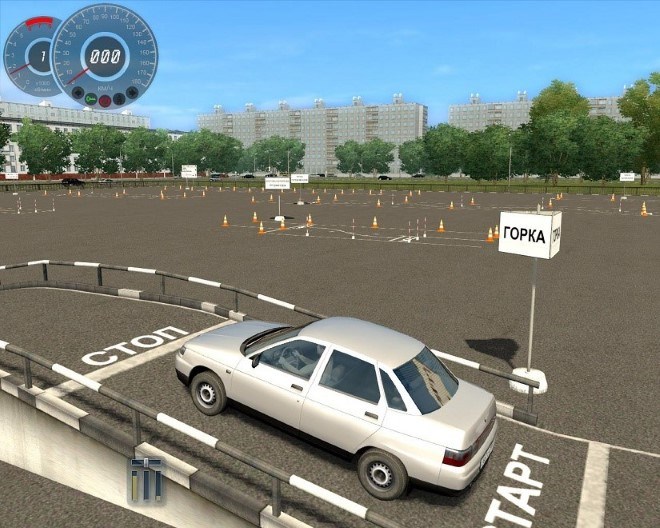The image size is (660, 528).
Task: Click the pedals and steering input widget
Action: click(145, 479)
